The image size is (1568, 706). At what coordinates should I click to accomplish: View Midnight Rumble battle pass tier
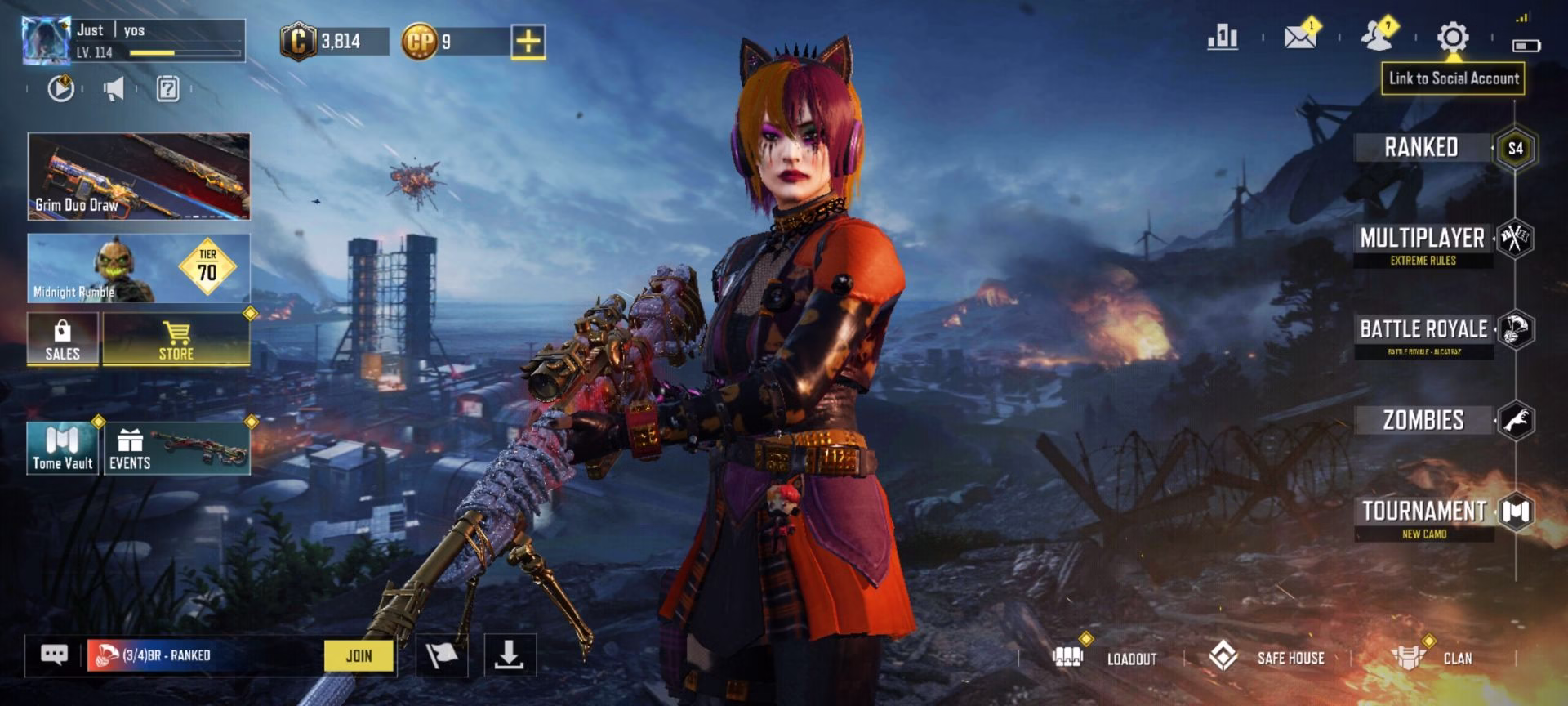tap(139, 269)
